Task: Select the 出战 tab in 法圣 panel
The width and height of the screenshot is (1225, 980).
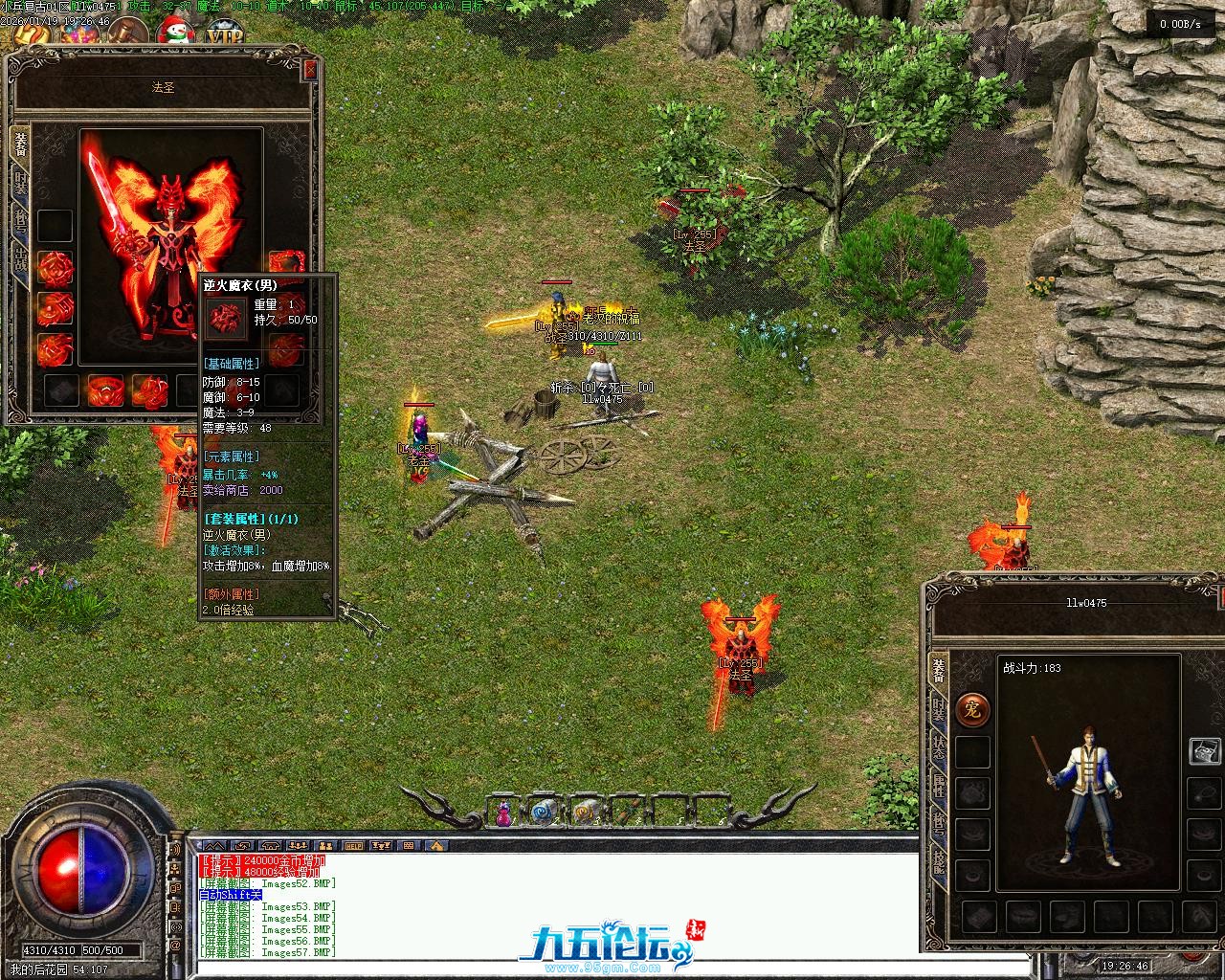Action: coord(20,259)
